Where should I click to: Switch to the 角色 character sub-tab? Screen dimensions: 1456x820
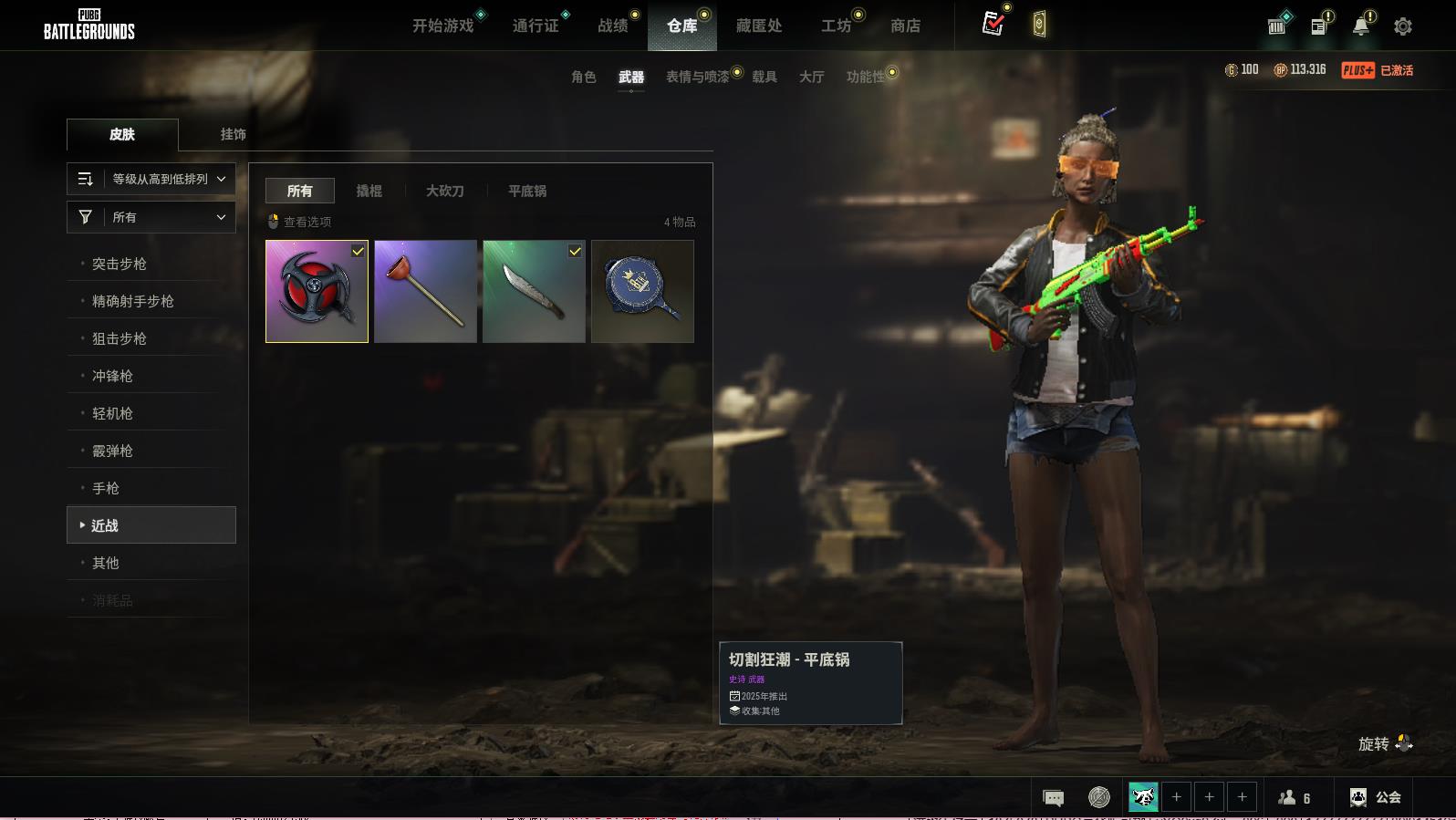(583, 77)
